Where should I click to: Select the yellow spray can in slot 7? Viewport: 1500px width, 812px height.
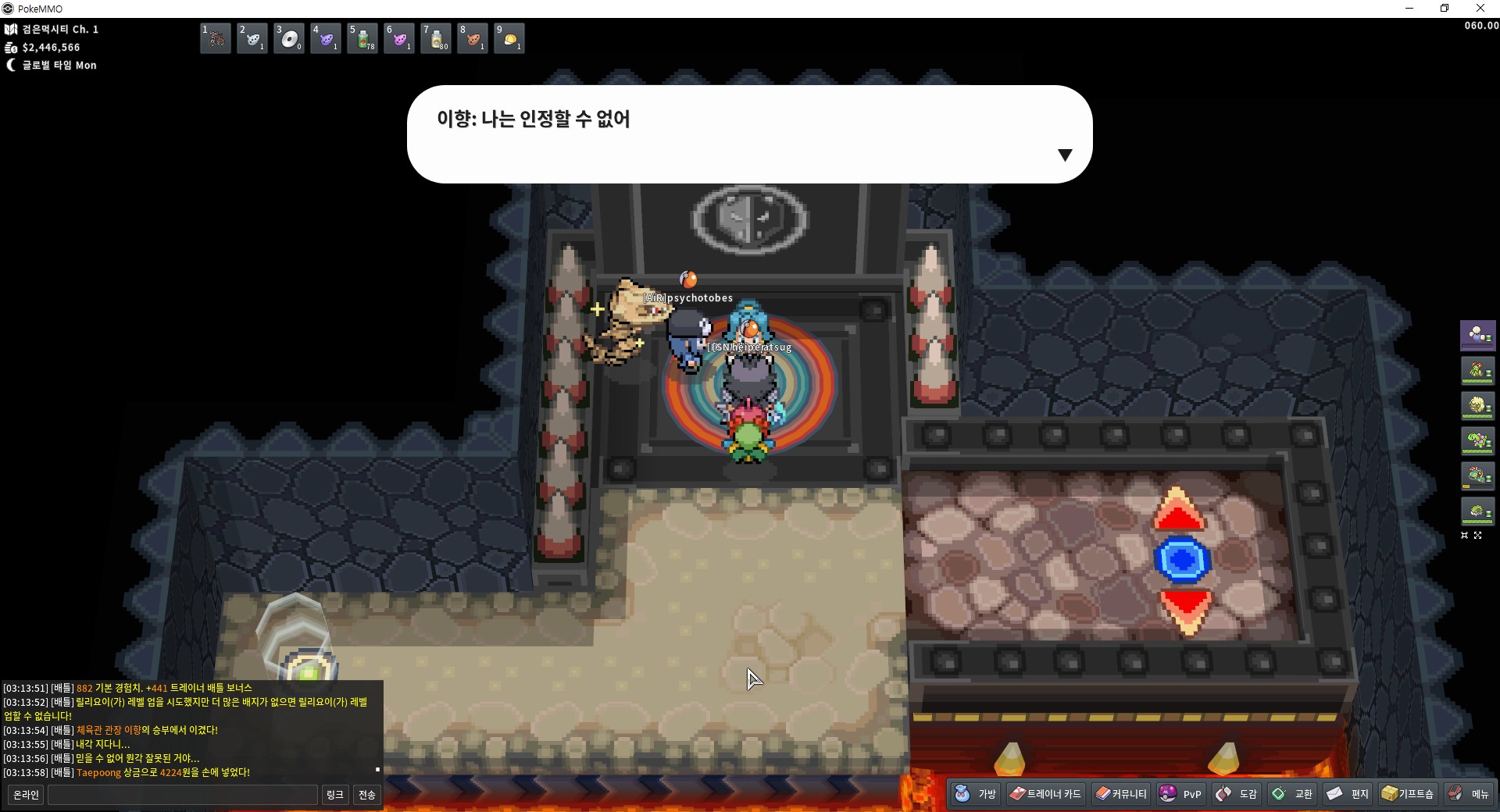click(x=436, y=39)
